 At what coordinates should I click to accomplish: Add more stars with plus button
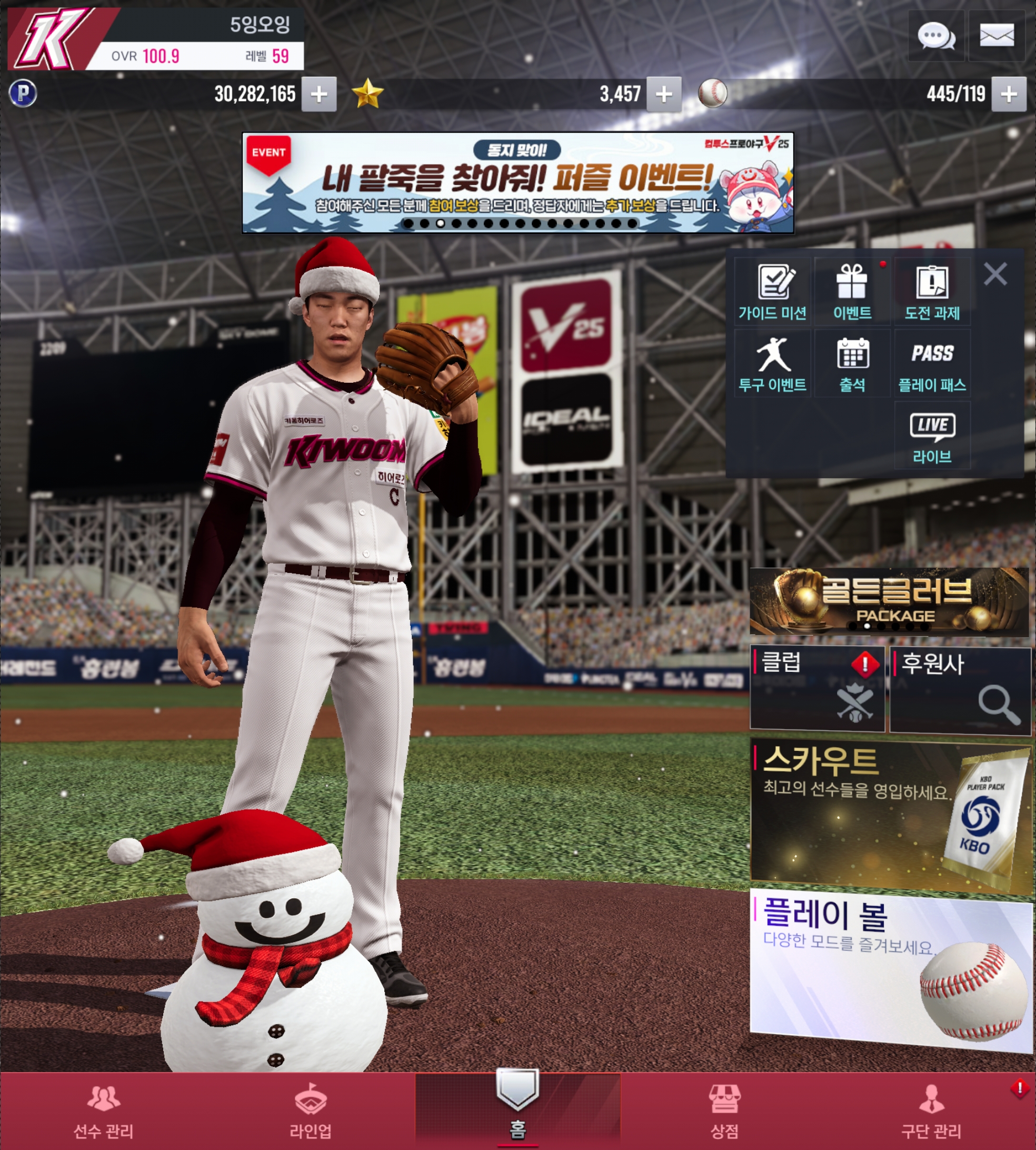[663, 94]
